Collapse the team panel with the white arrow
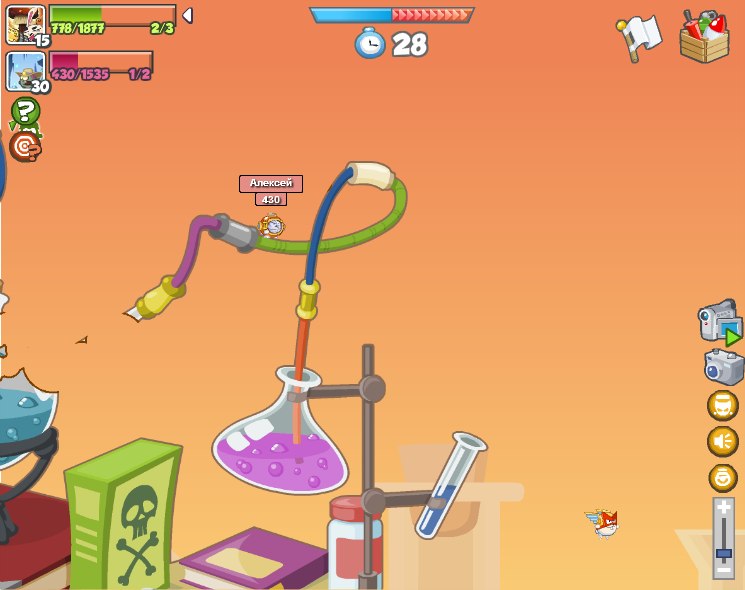The image size is (745, 590). (187, 16)
